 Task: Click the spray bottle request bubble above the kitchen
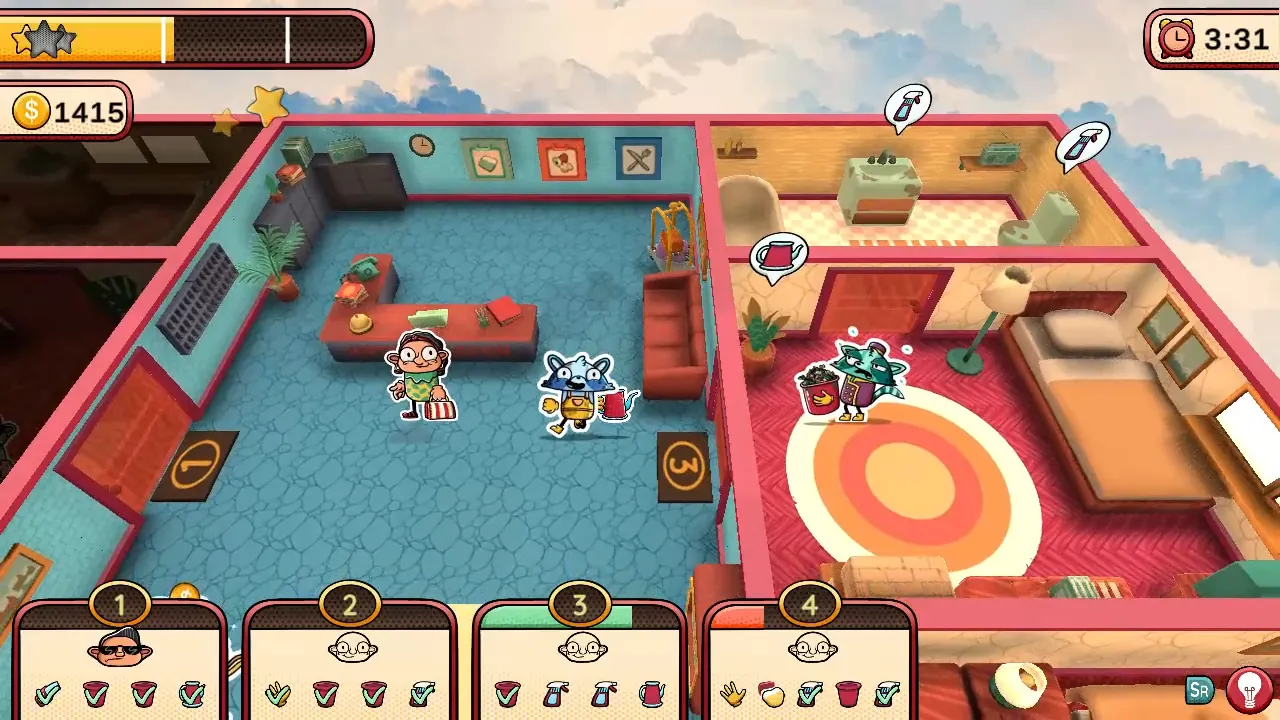pyautogui.click(x=906, y=106)
